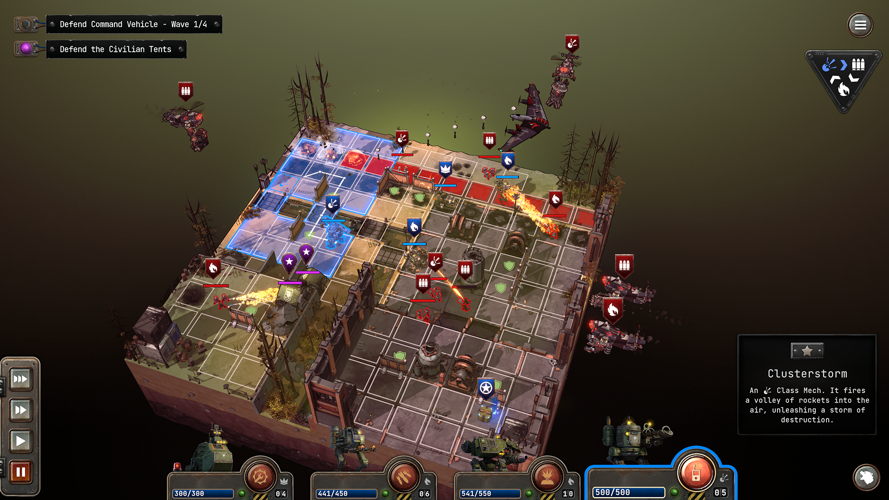
Task: Set game speed to double fast-forward
Action: point(20,410)
